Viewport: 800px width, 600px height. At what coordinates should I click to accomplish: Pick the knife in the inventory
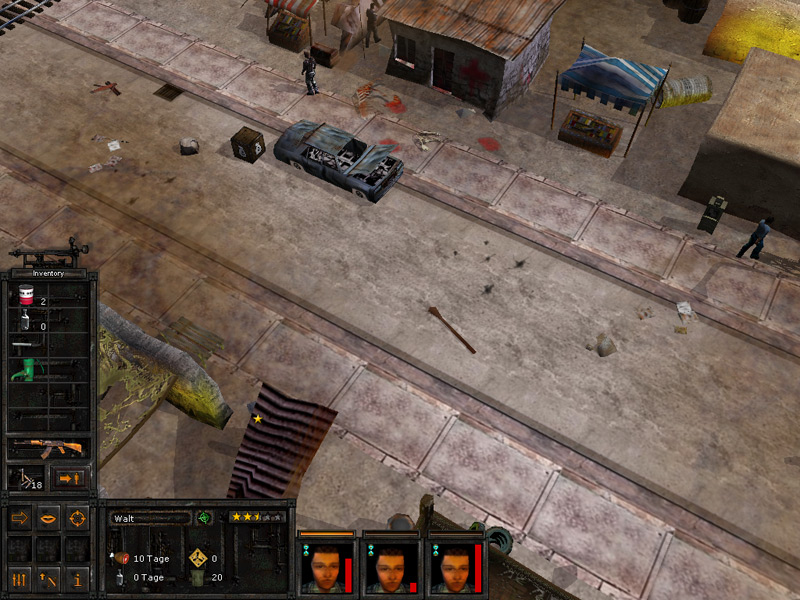click(26, 345)
